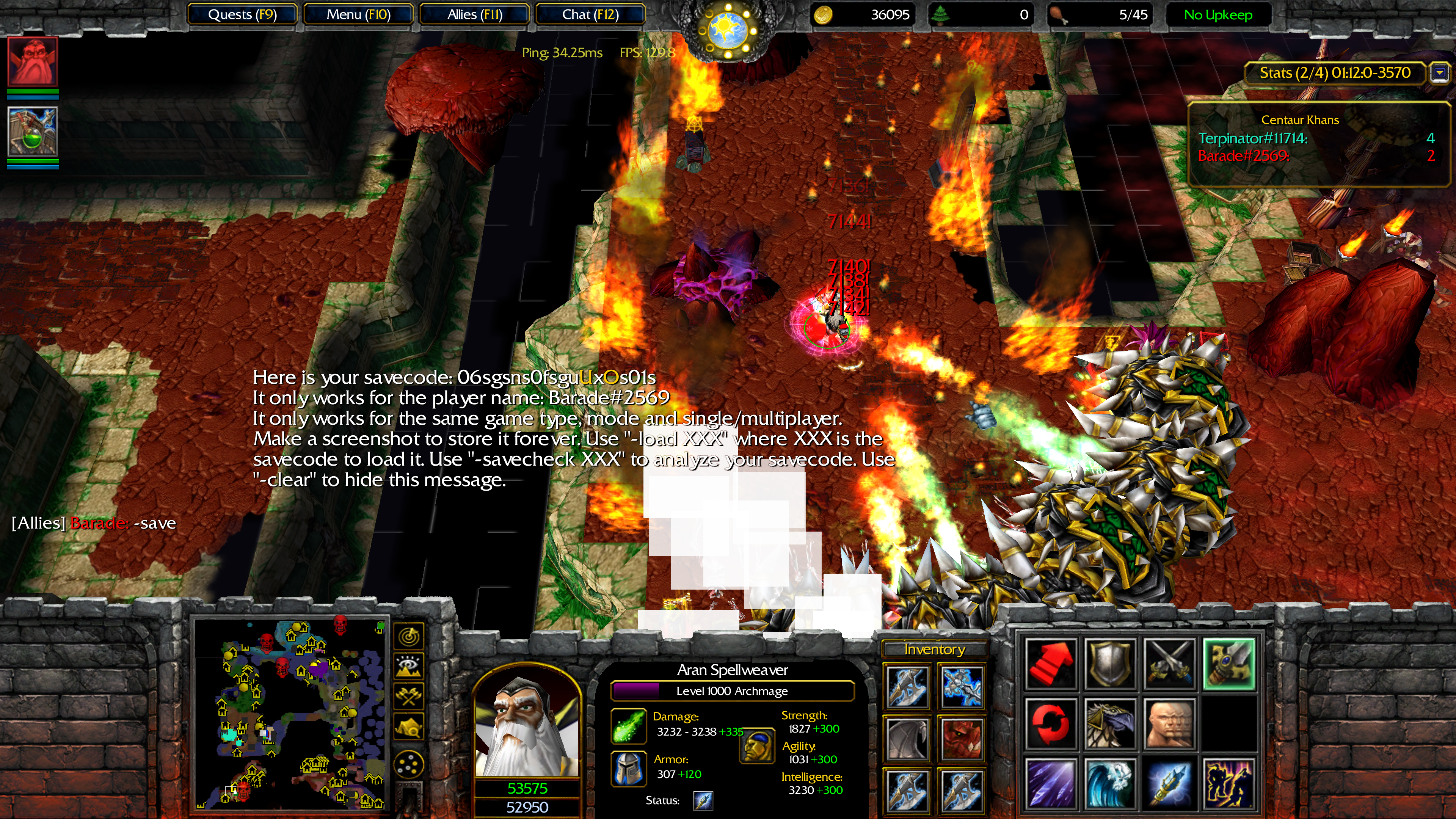Open the Quests (F9) menu
Image resolution: width=1456 pixels, height=819 pixels.
242,15
